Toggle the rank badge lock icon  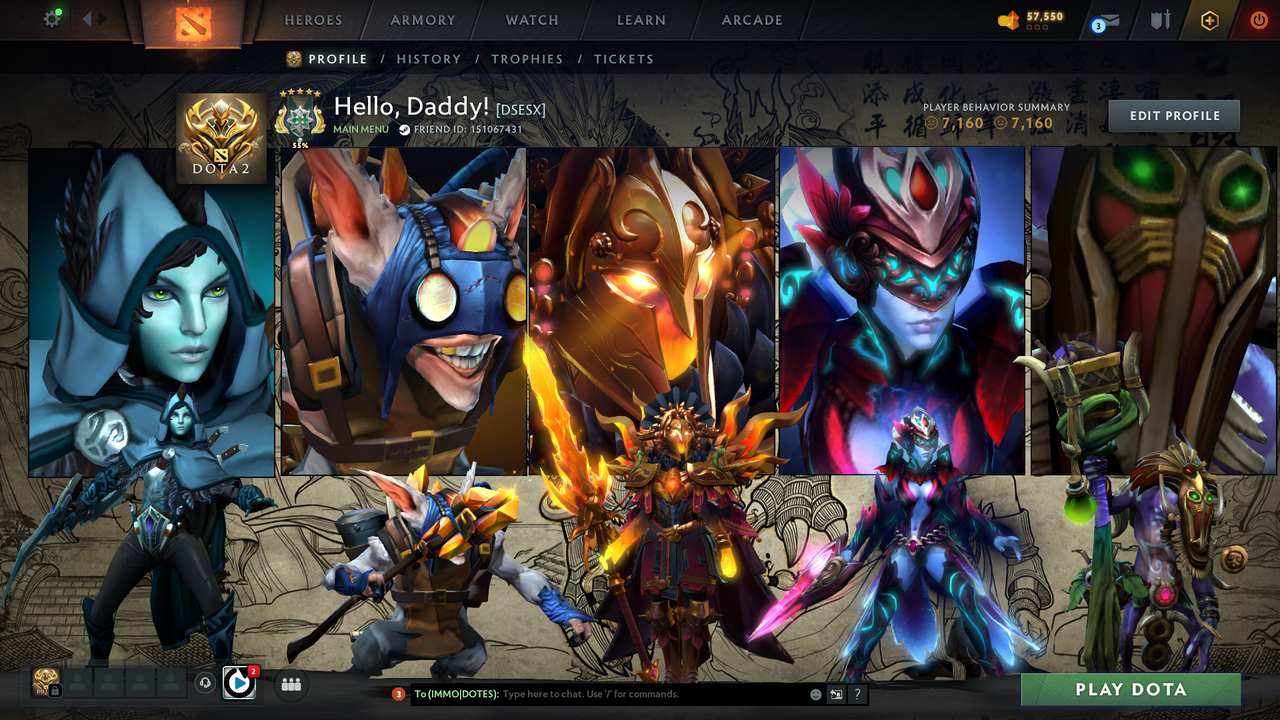(55, 690)
